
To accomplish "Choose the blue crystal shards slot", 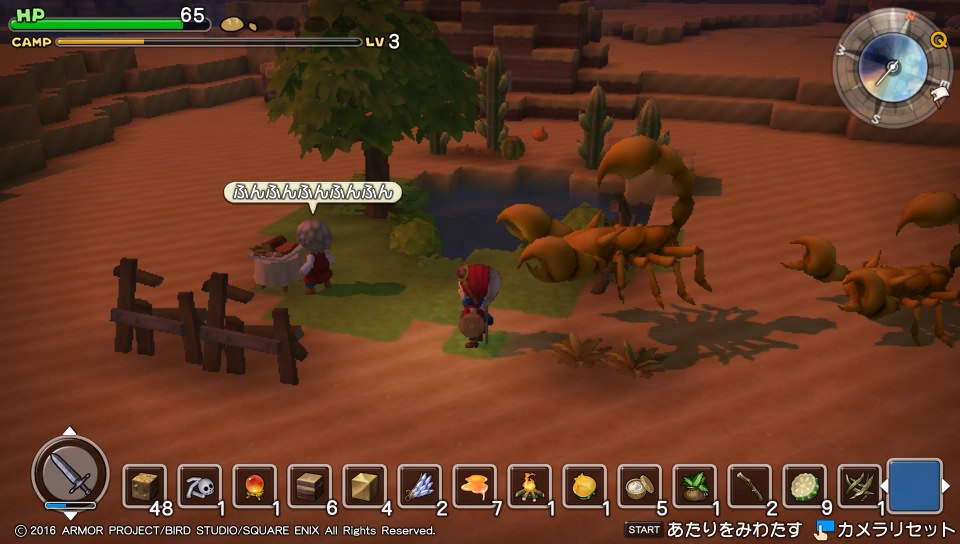I will [419, 486].
